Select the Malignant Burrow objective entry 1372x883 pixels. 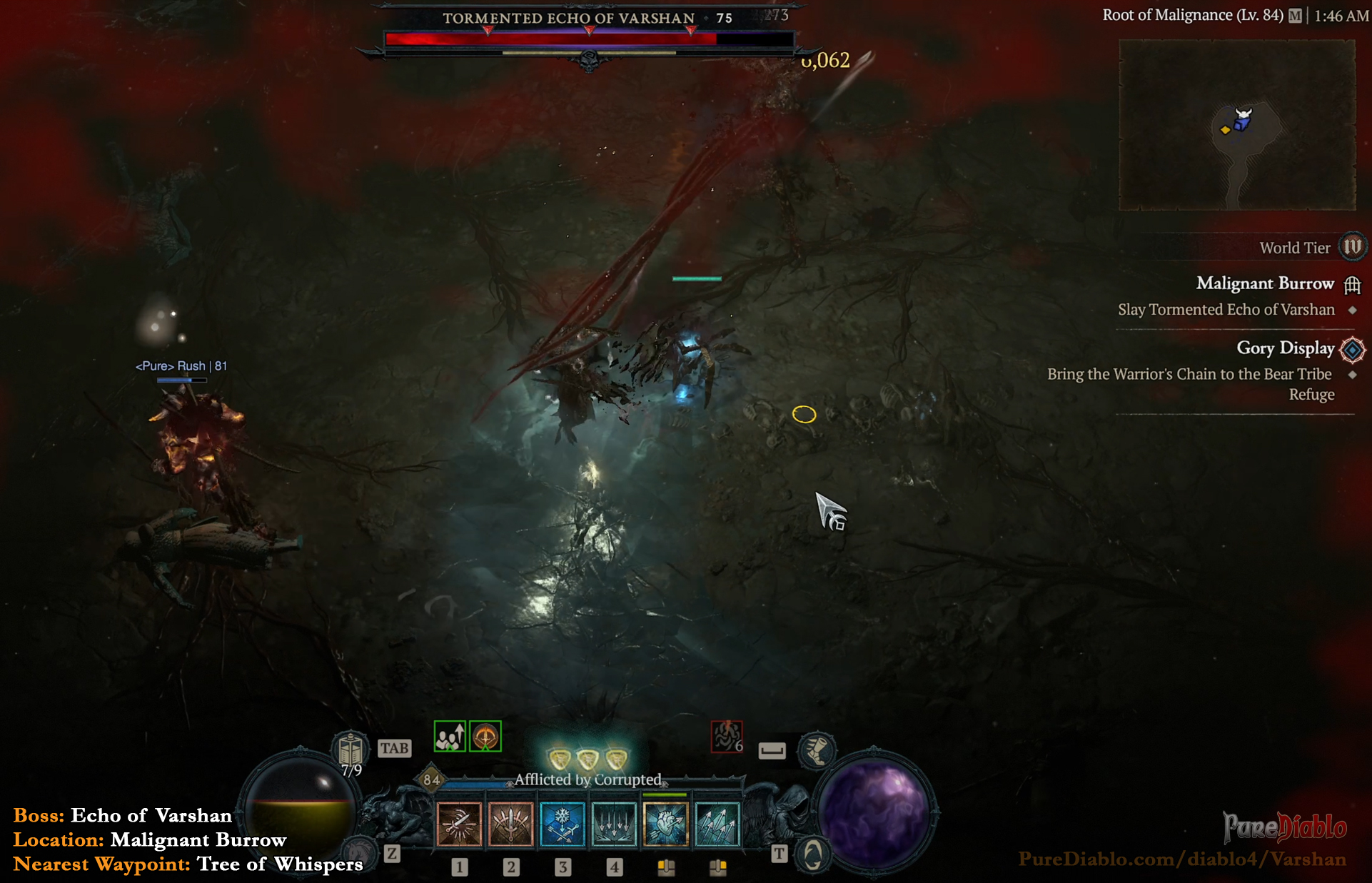coord(1265,283)
